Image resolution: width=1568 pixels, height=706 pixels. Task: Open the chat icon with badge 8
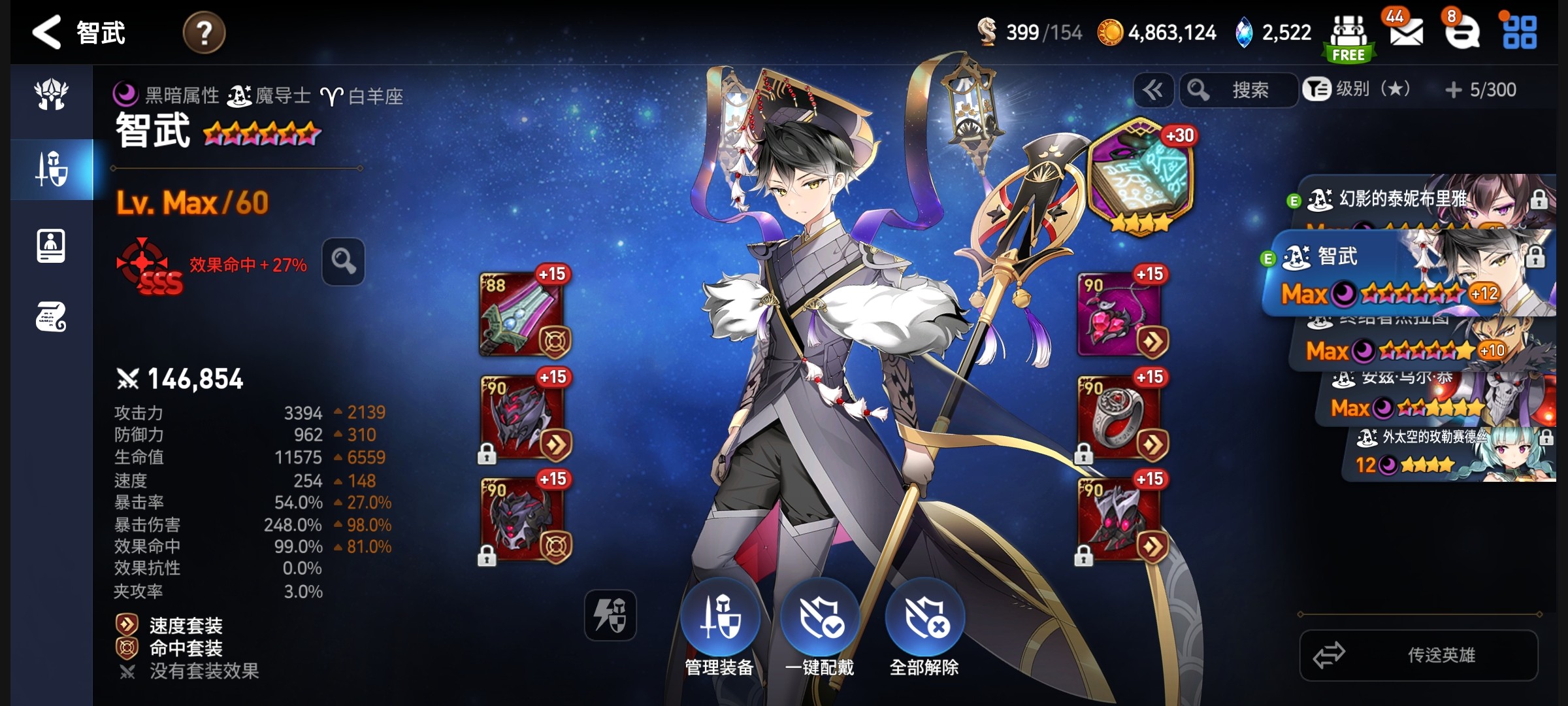1461,31
